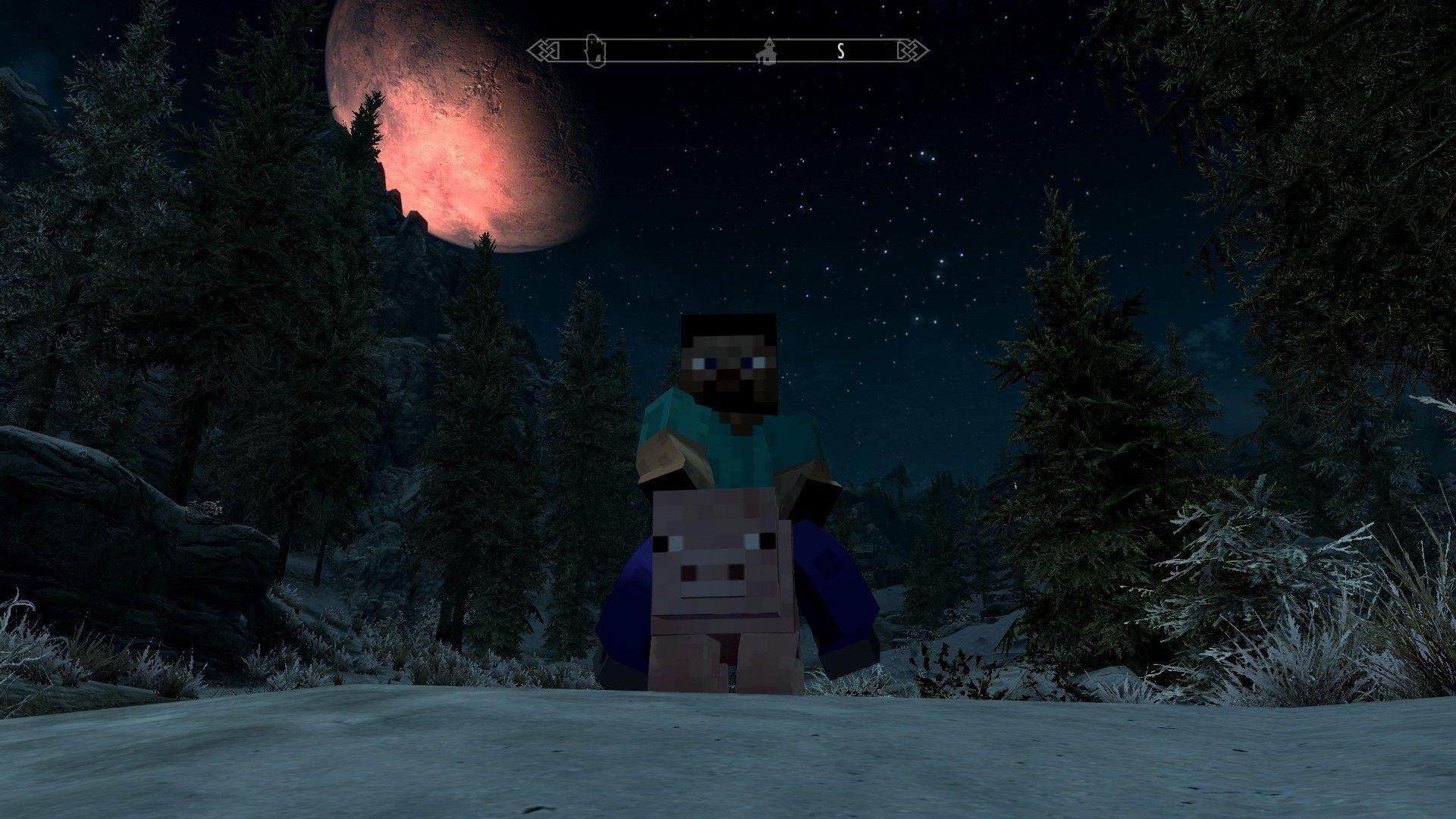The width and height of the screenshot is (1456, 819).
Task: Click the South 'S' indicator on the compass
Action: pyautogui.click(x=839, y=52)
